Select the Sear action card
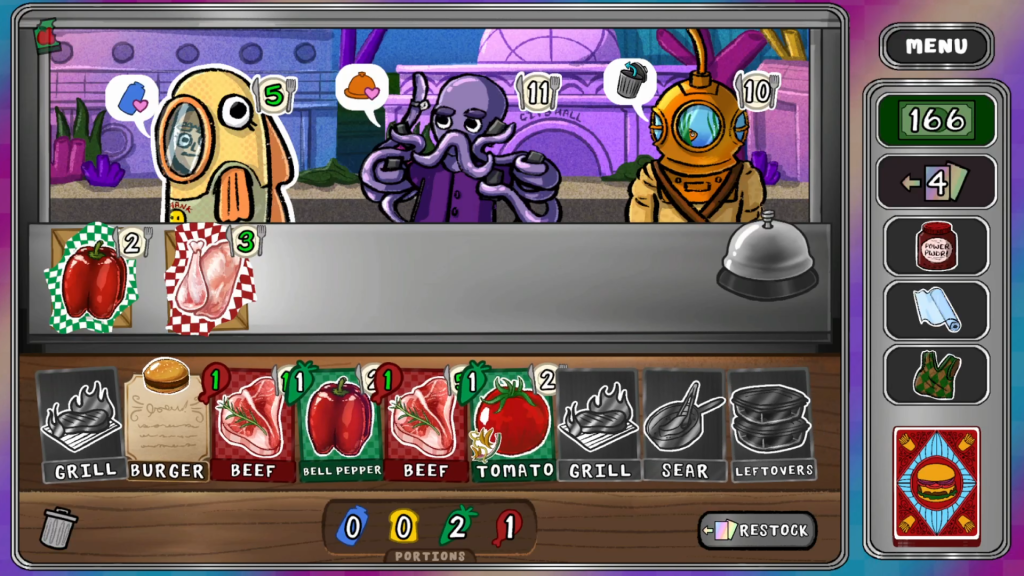The height and width of the screenshot is (576, 1024). point(684,425)
